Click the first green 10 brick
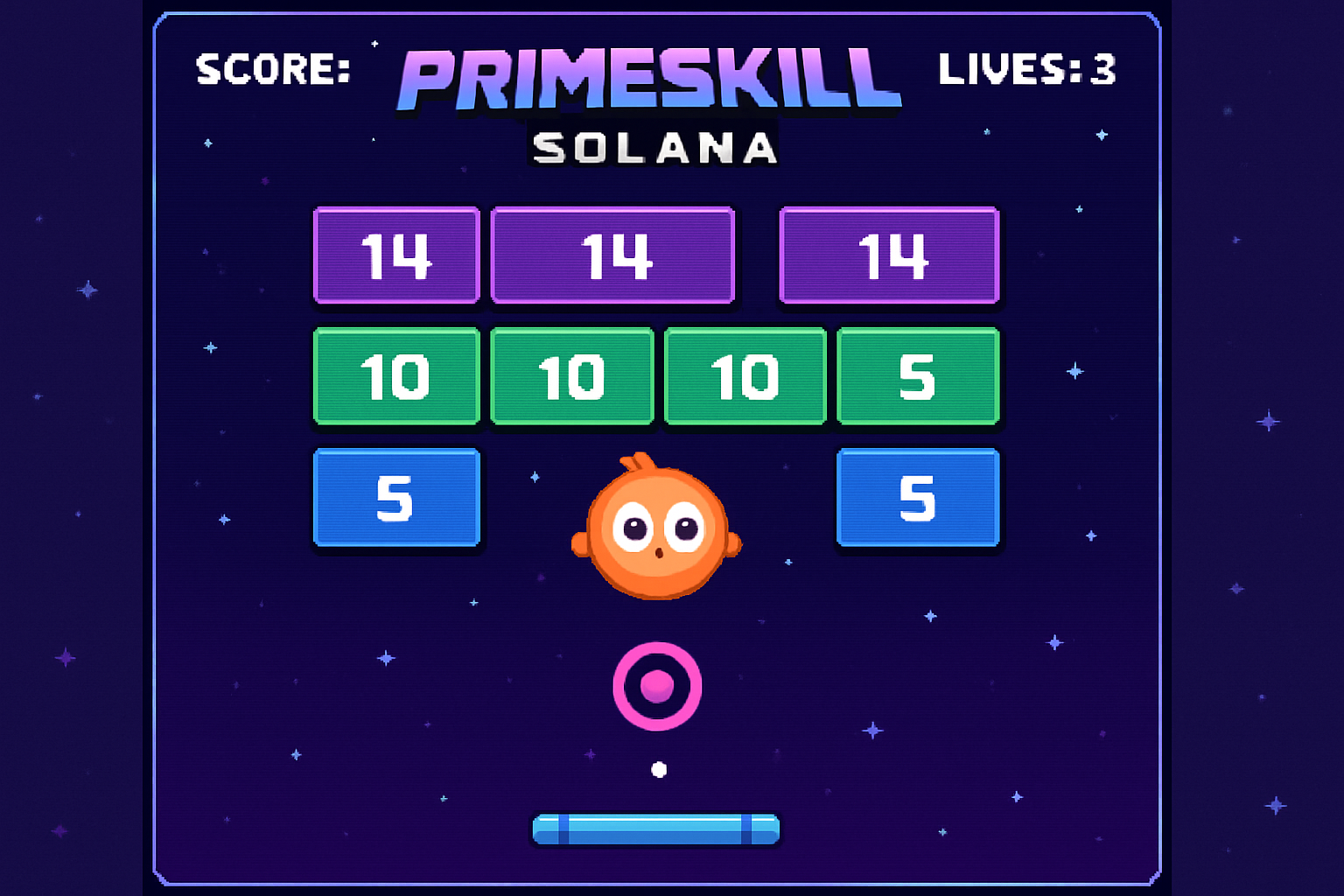Image resolution: width=1344 pixels, height=896 pixels. point(395,377)
